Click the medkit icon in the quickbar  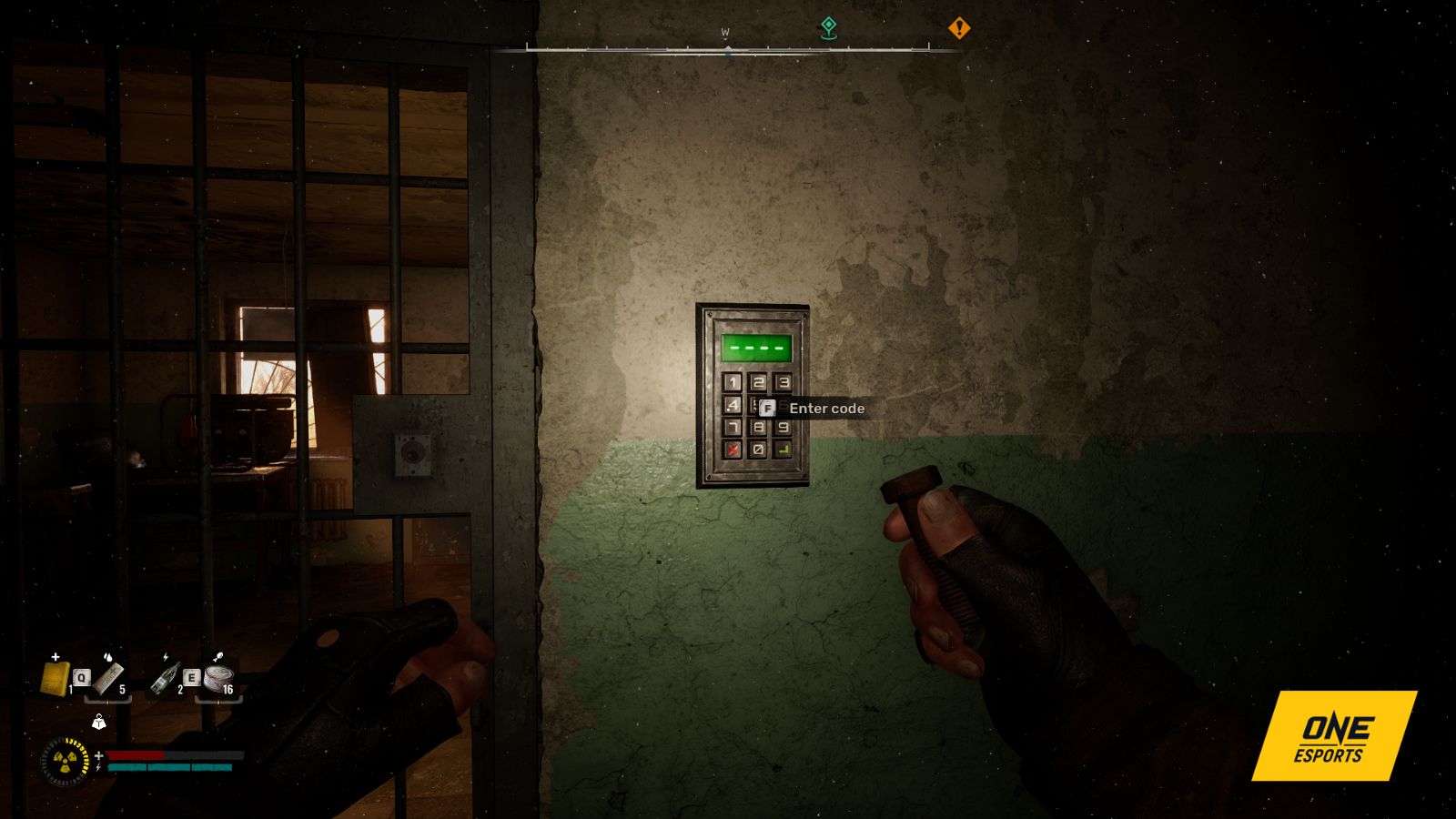(55, 679)
